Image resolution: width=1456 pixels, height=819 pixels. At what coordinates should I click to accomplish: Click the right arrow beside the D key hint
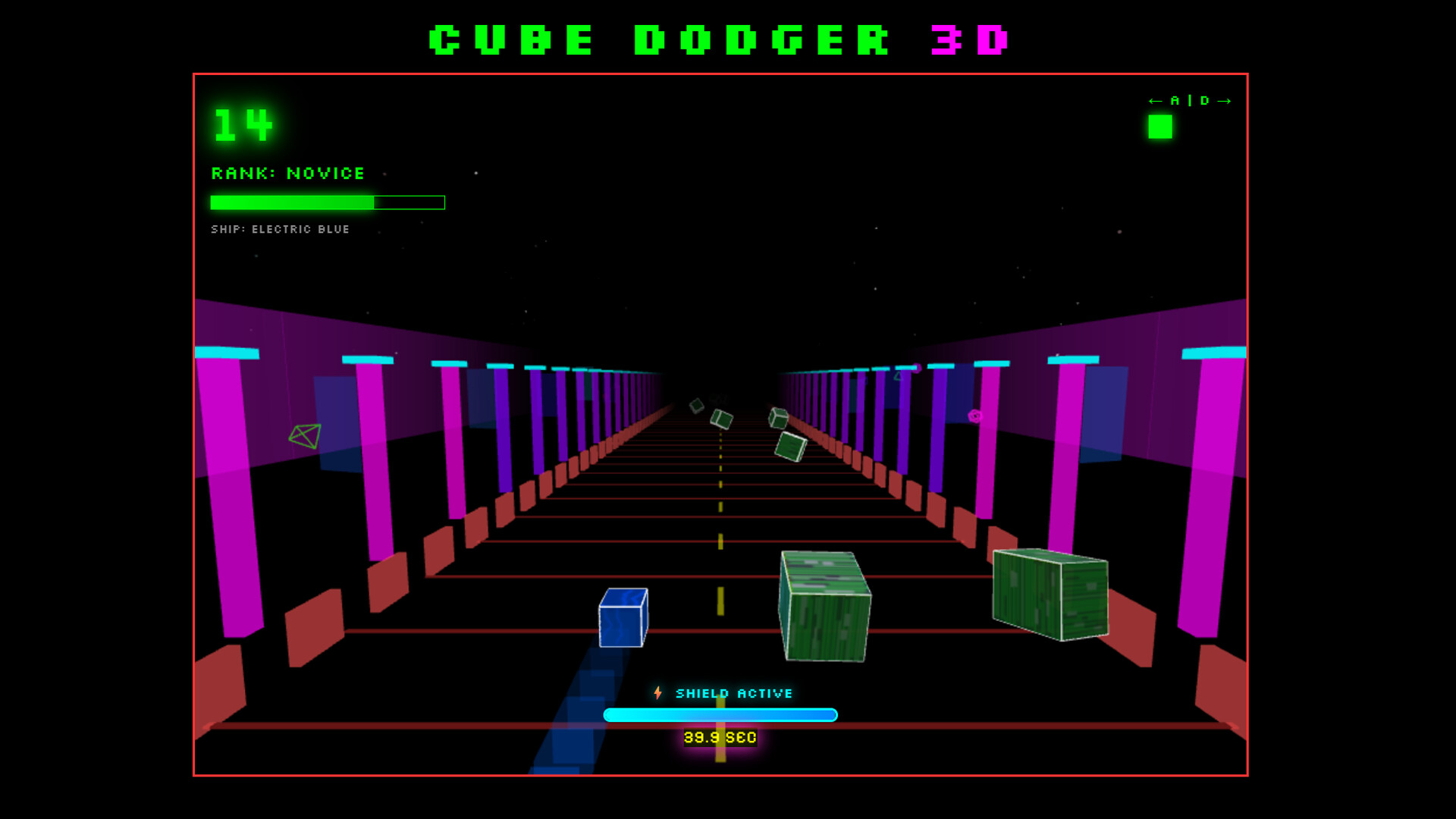[1225, 99]
